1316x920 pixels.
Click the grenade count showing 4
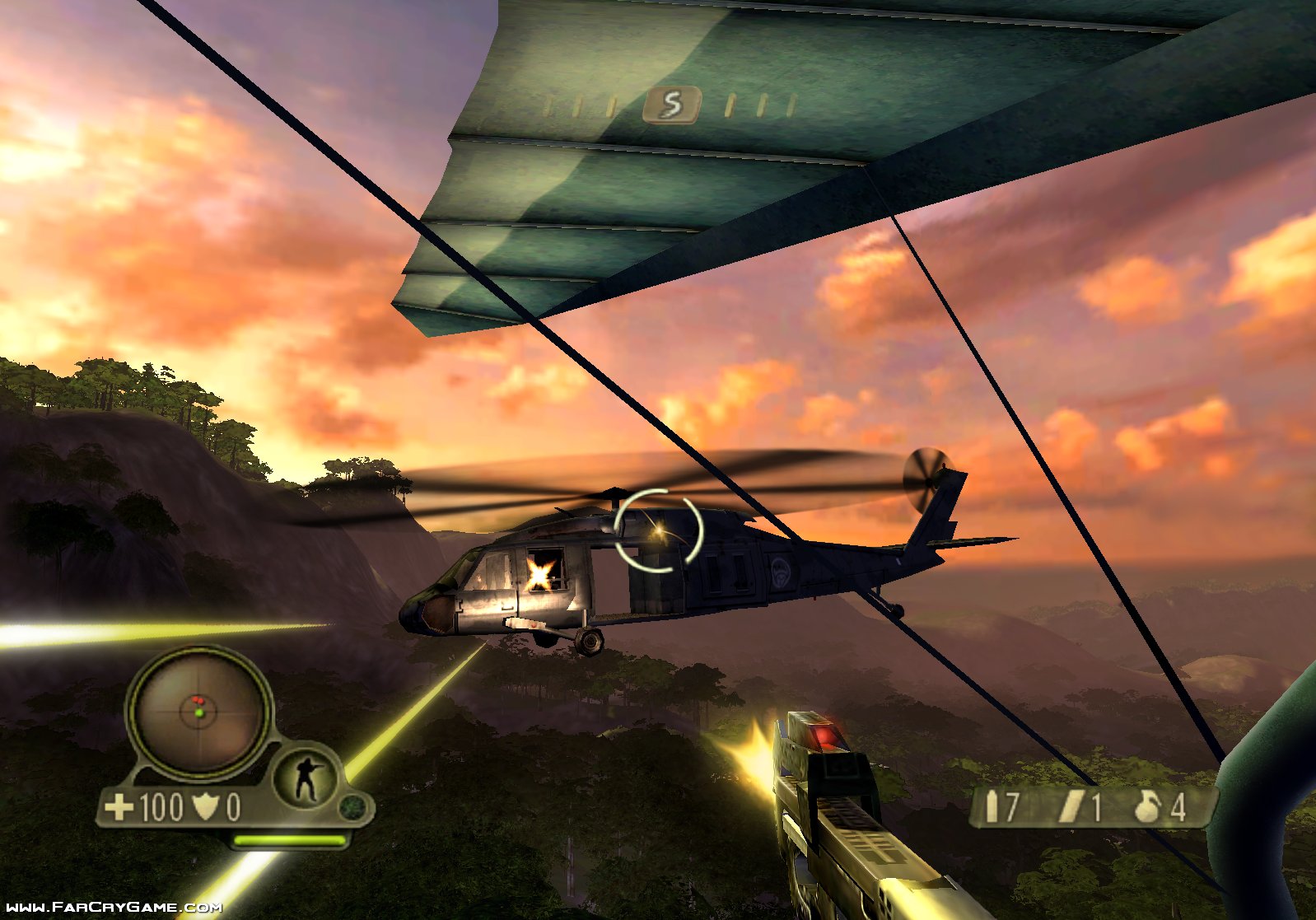click(1178, 806)
